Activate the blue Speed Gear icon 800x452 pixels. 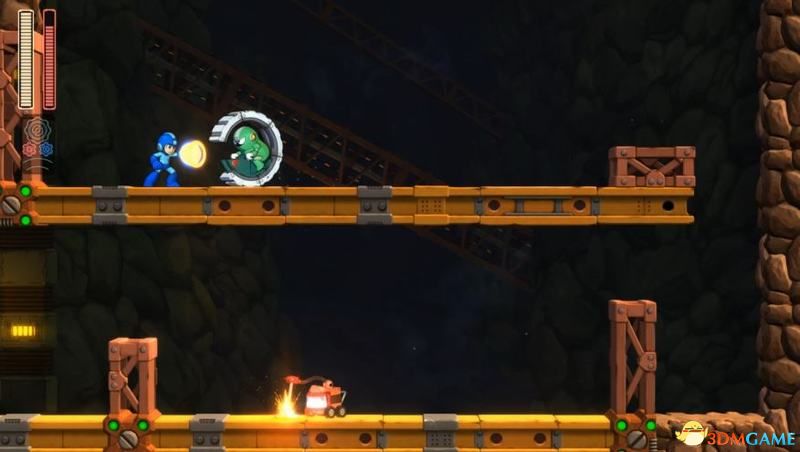coord(45,149)
